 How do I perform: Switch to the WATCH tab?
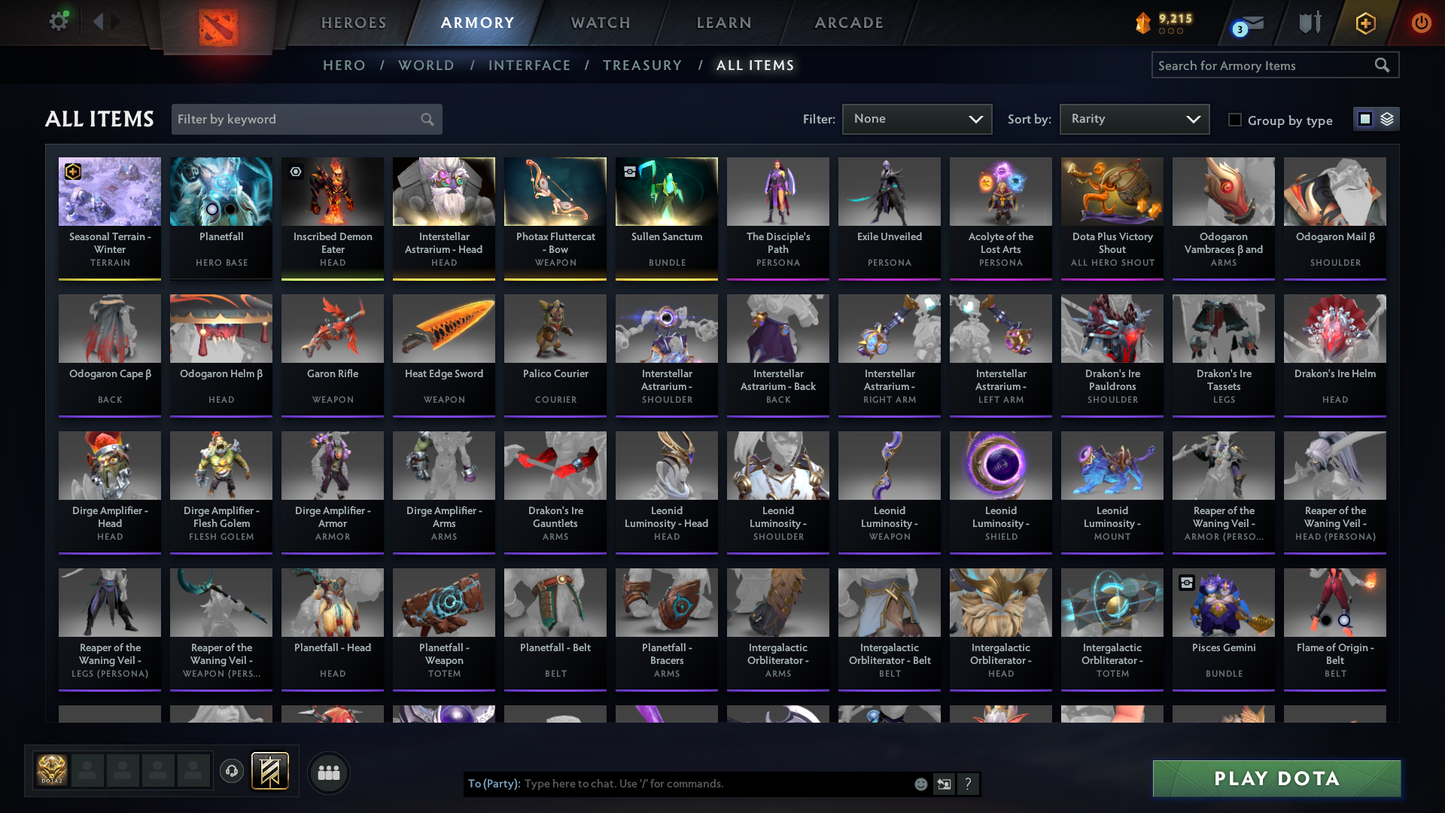tap(599, 22)
